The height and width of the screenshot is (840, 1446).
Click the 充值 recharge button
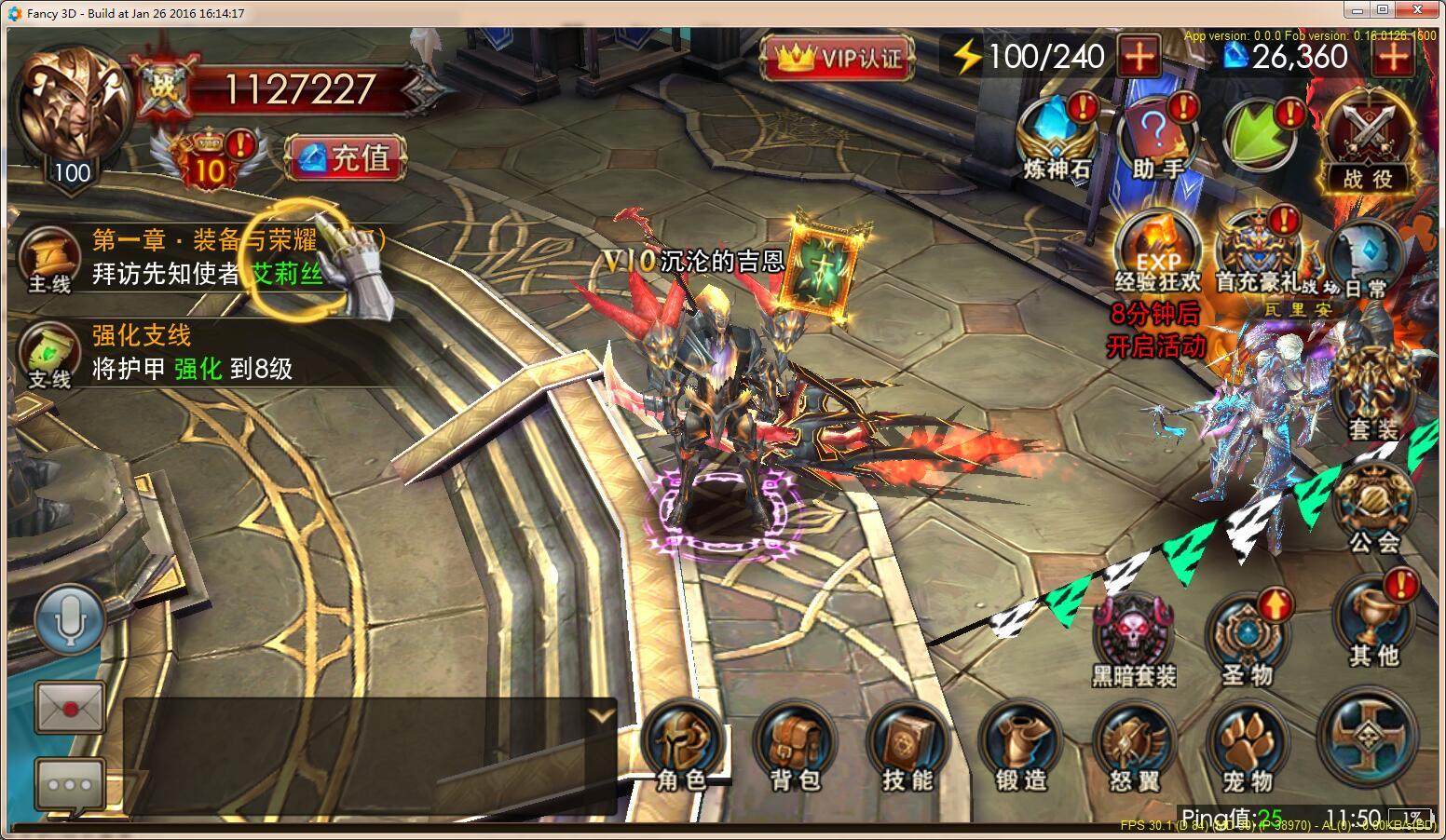point(347,157)
